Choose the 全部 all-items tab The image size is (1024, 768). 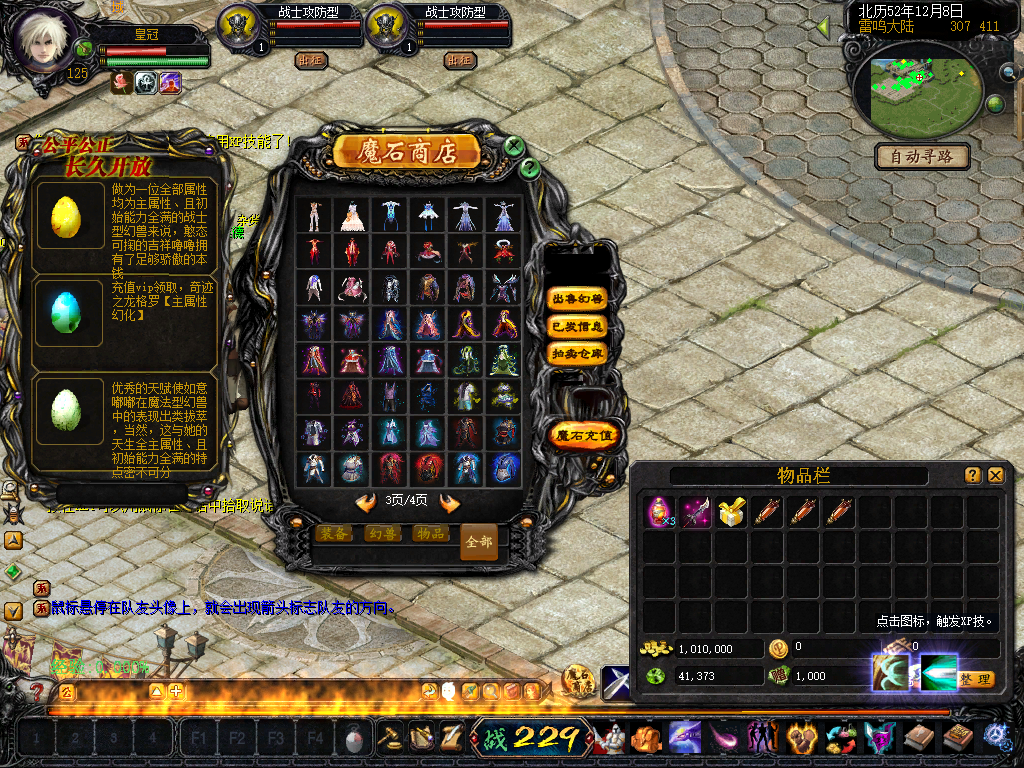(x=478, y=542)
